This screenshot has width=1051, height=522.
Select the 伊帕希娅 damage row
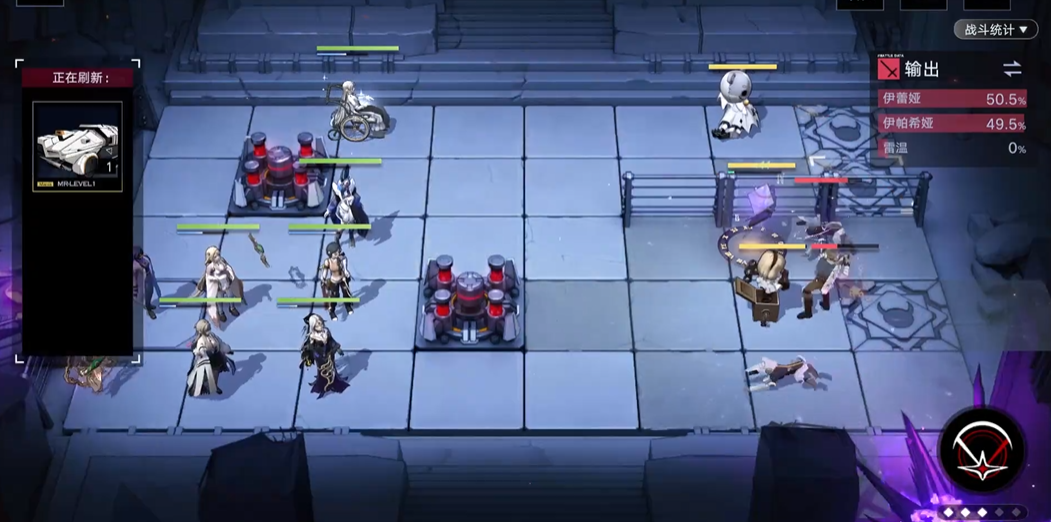pos(952,123)
